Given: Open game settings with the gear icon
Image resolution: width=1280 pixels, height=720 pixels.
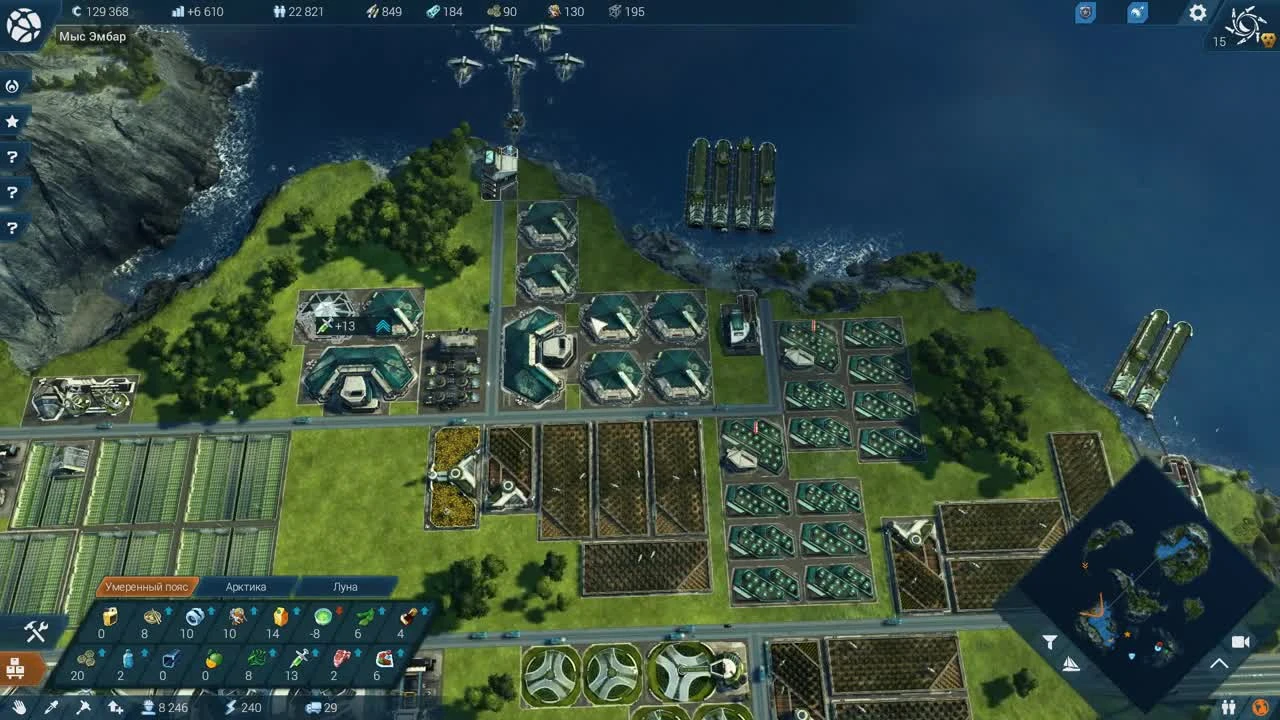Looking at the screenshot, I should point(1196,13).
